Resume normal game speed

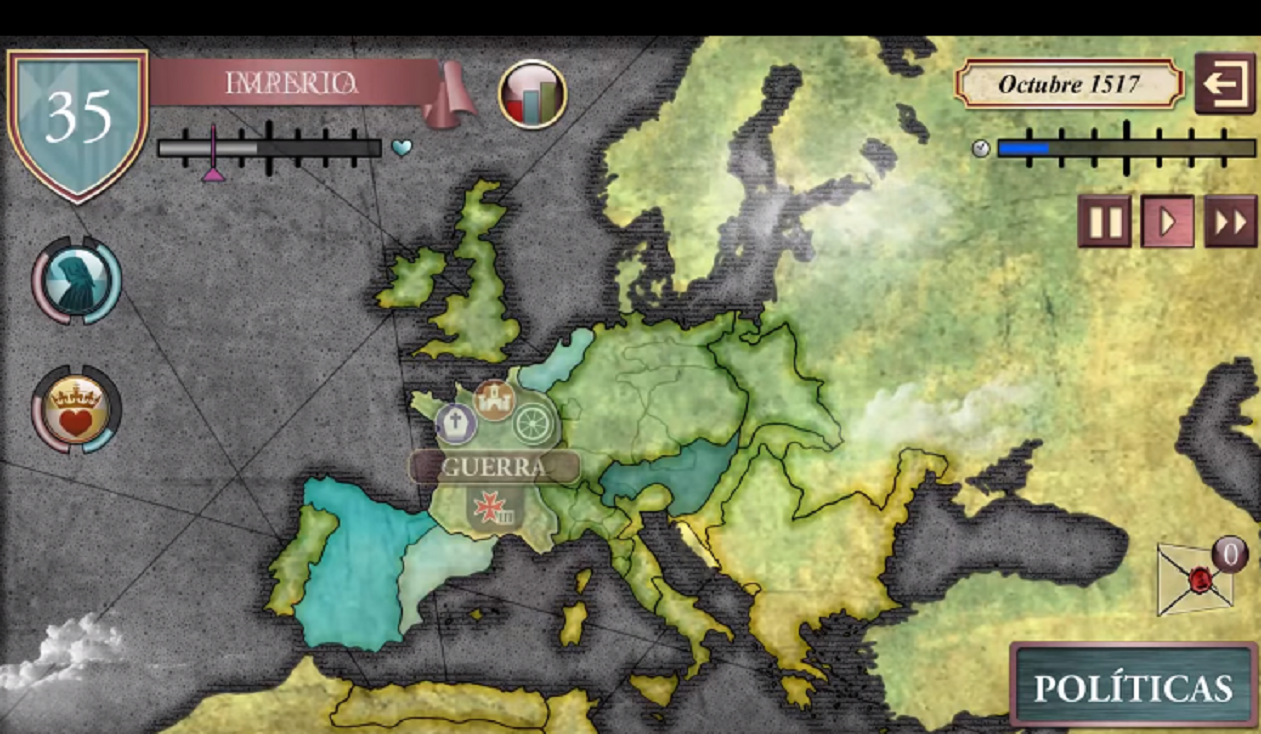pyautogui.click(x=1167, y=221)
